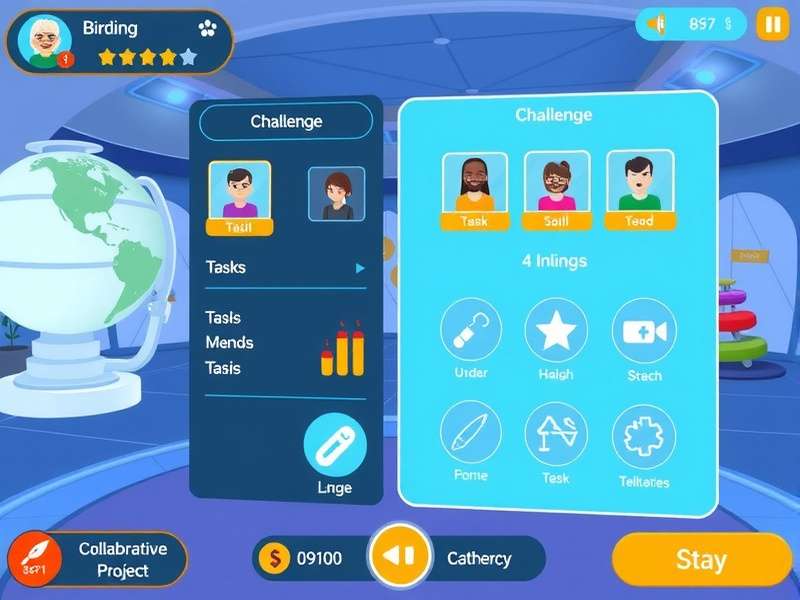800x600 pixels.
Task: Select the brown-haired avatar in the dark panel
Action: coord(336,193)
